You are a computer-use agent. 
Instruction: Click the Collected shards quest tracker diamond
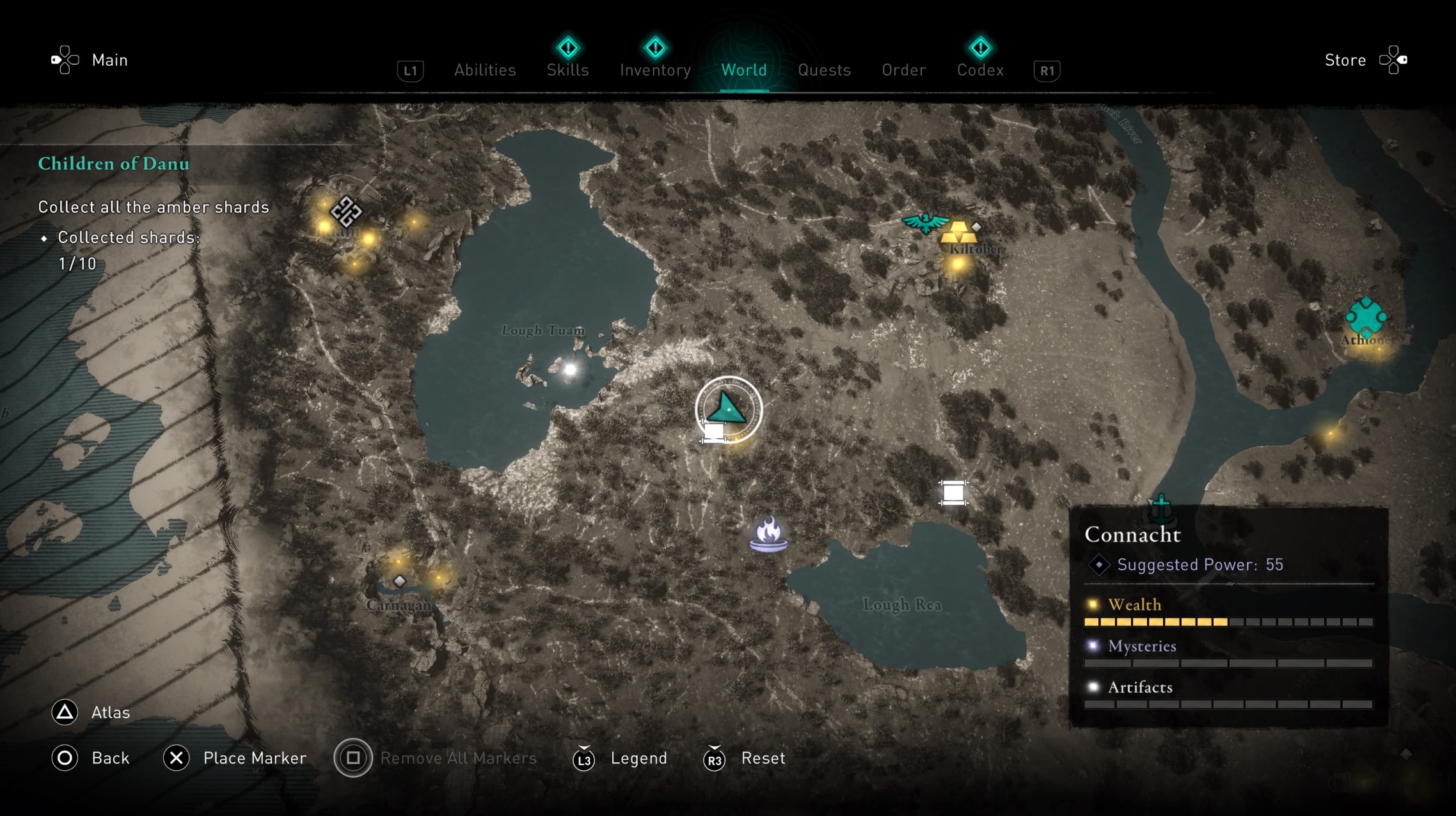45,237
